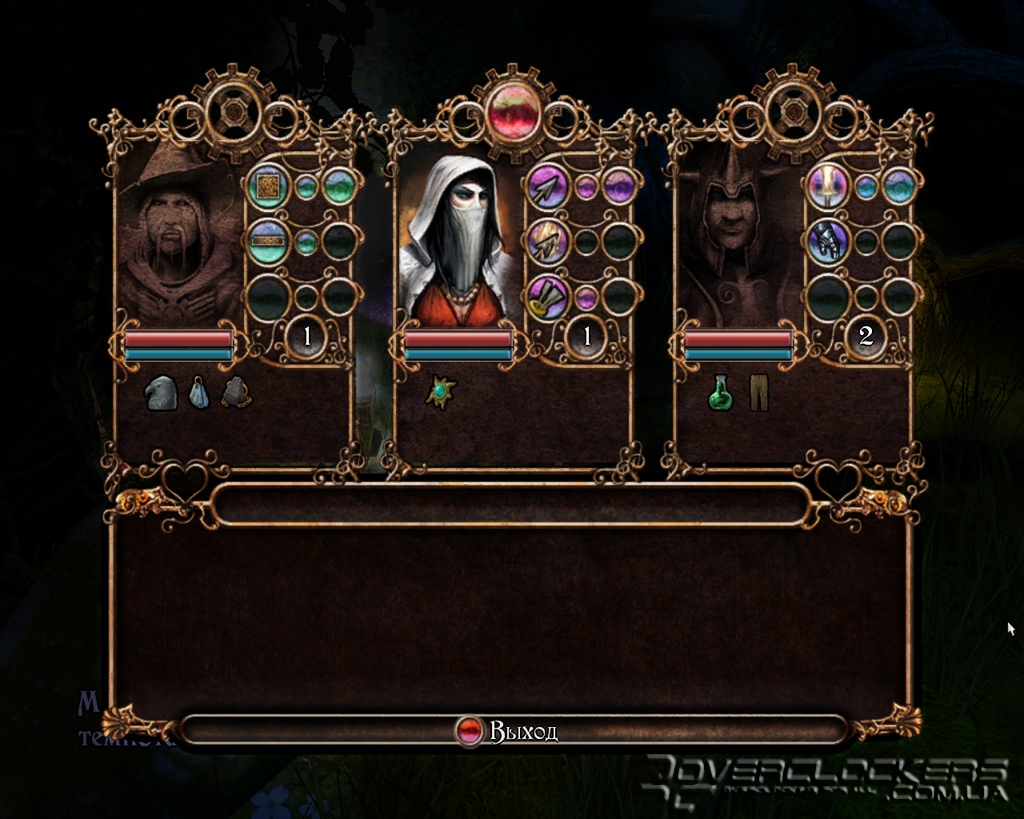The height and width of the screenshot is (819, 1024).
Task: Pick the brown trousers item
Action: click(757, 393)
